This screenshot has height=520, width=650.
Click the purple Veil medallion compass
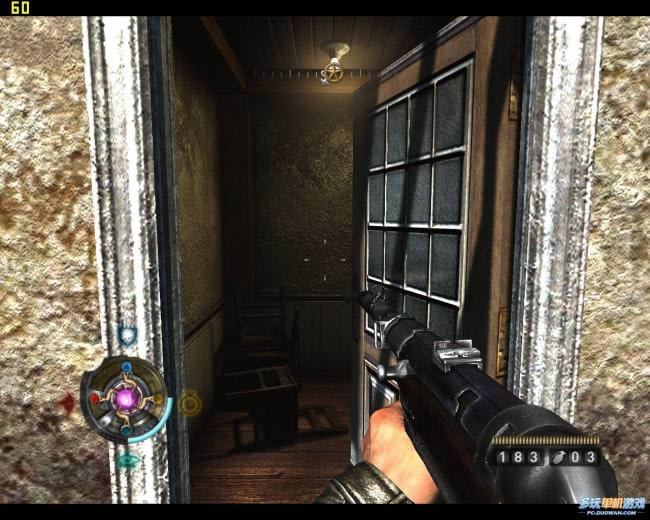tap(127, 399)
